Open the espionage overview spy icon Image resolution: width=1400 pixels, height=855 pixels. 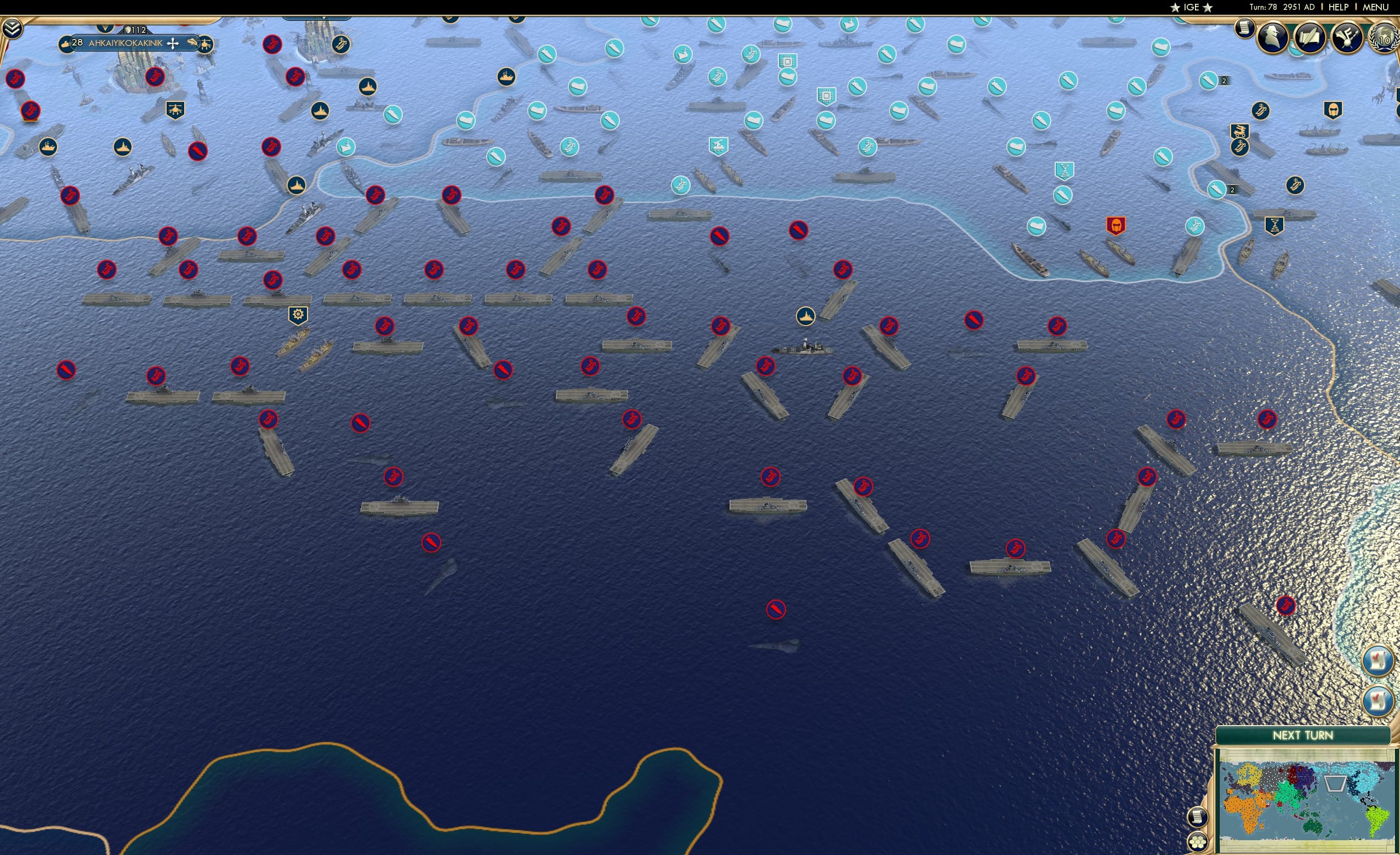(1272, 37)
